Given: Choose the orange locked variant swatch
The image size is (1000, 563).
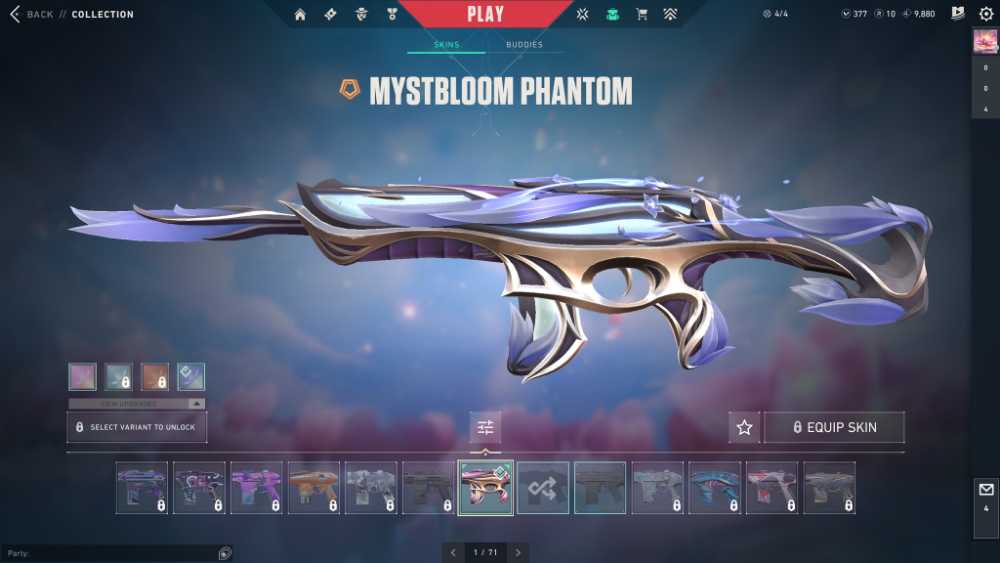Looking at the screenshot, I should (x=155, y=376).
